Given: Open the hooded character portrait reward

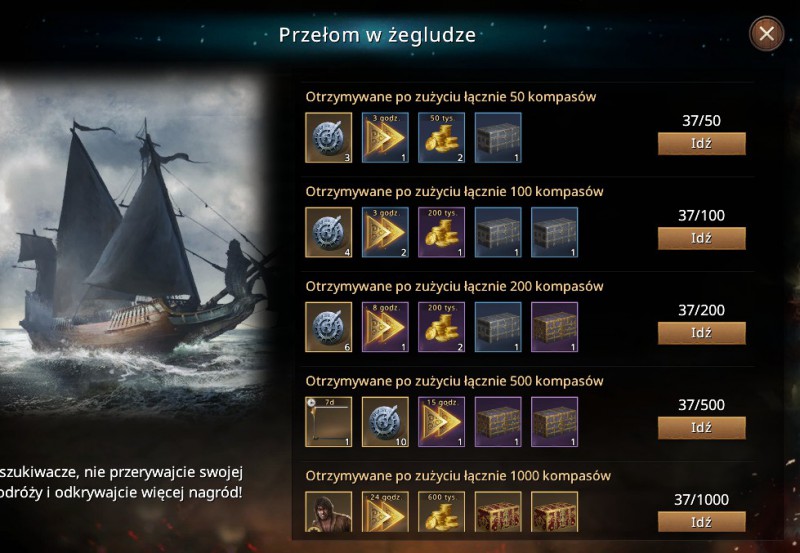Looking at the screenshot, I should pos(328,515).
